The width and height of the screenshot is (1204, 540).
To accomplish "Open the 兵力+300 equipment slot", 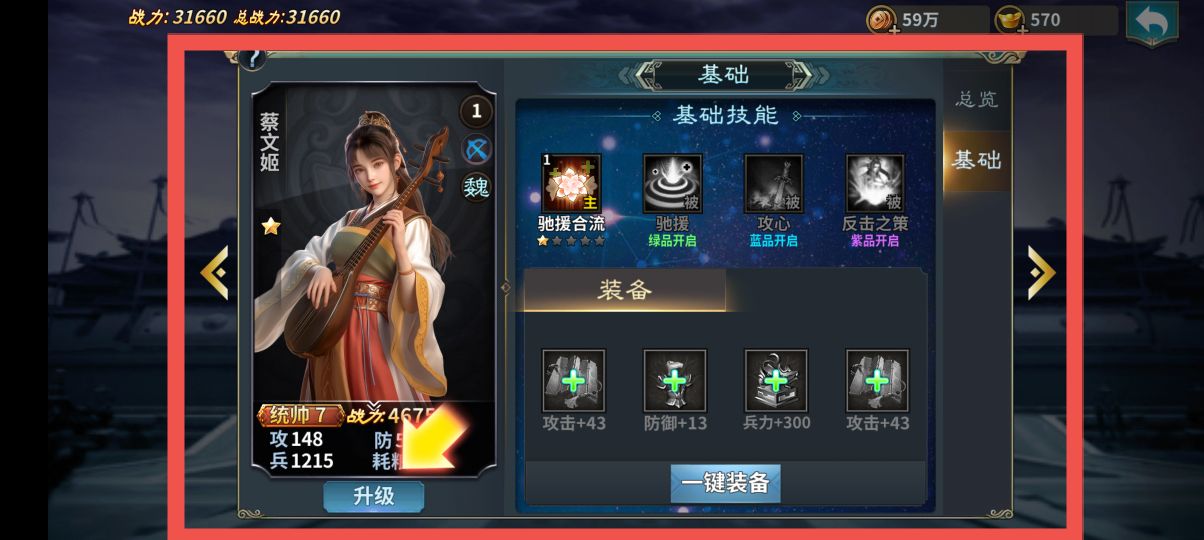I will tap(776, 381).
